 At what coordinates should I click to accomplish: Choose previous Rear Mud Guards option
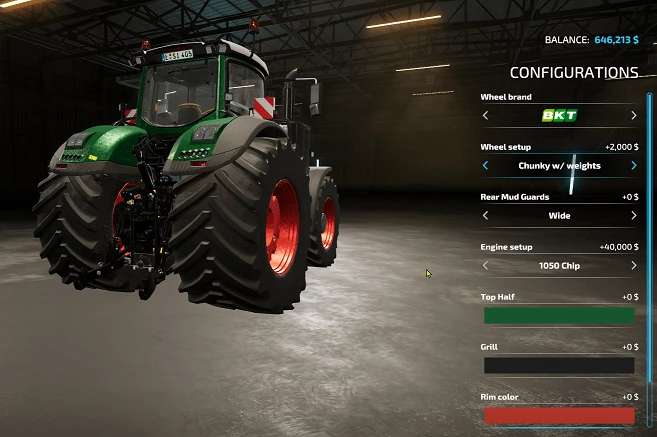point(486,215)
